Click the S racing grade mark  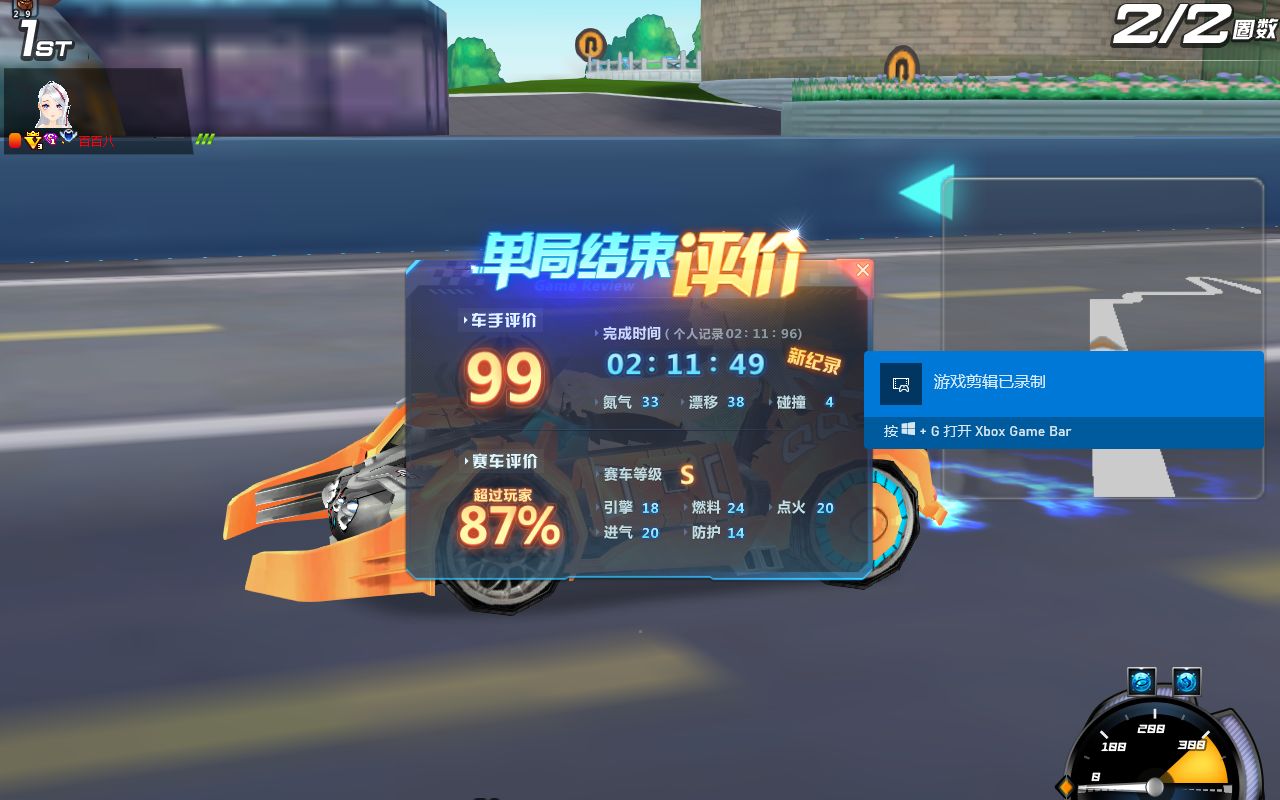pyautogui.click(x=687, y=476)
